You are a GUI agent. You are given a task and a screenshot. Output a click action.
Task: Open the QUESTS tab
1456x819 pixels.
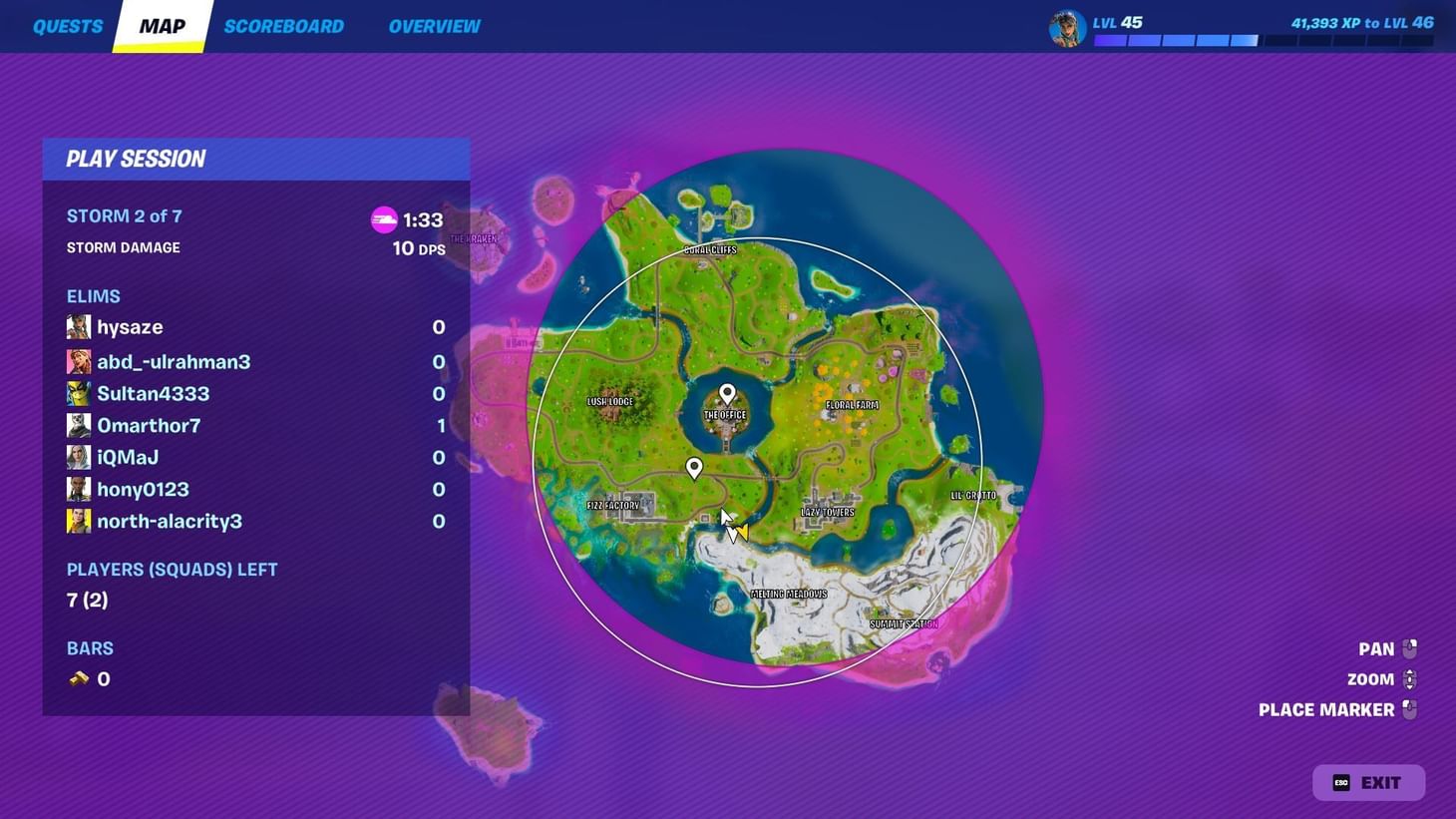pos(68,26)
